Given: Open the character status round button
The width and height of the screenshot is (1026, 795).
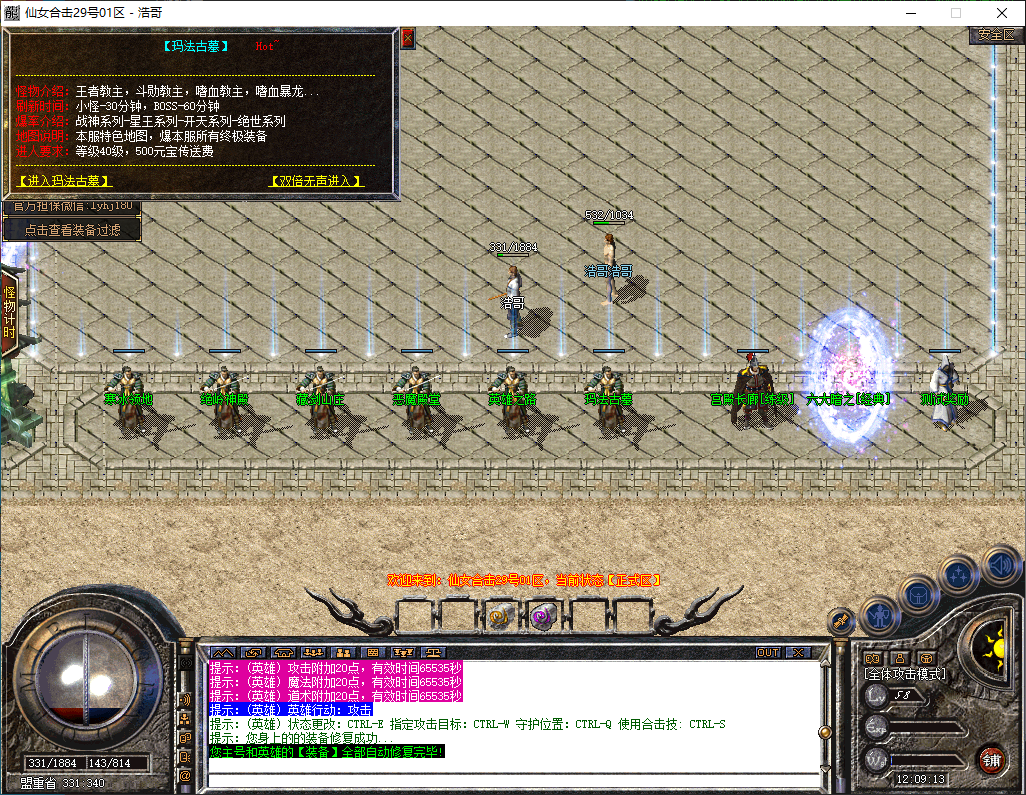Looking at the screenshot, I should pyautogui.click(x=877, y=615).
